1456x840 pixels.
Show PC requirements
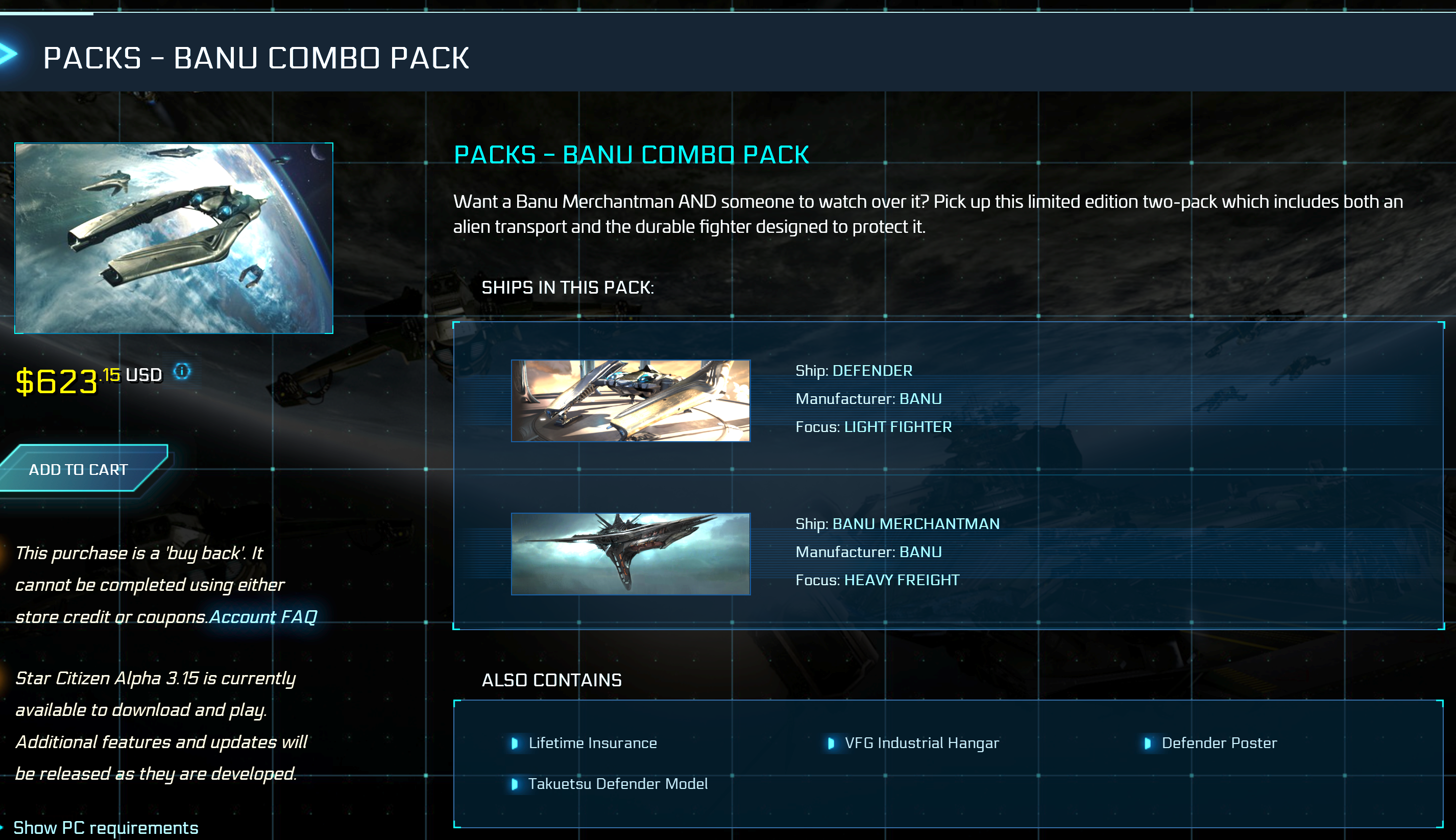pos(106,827)
